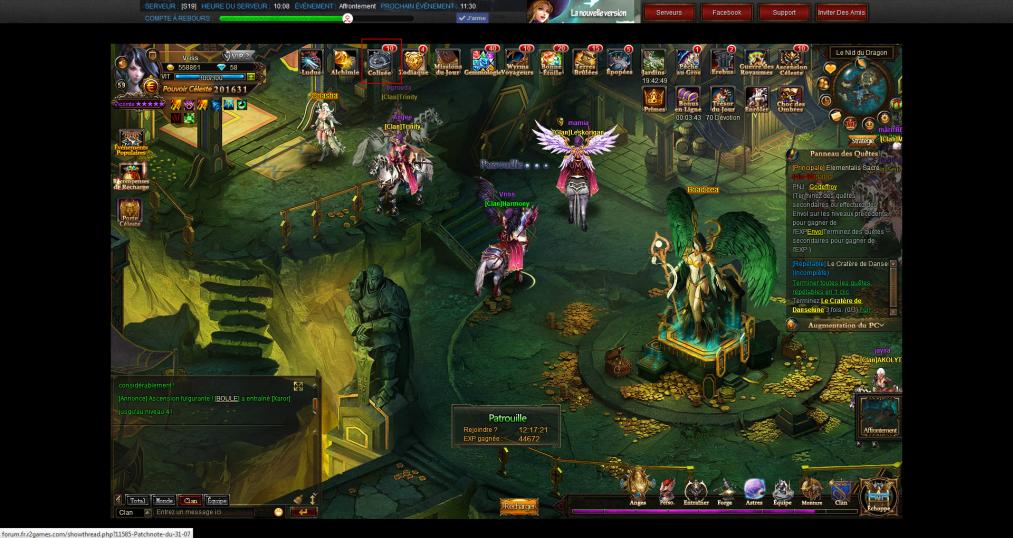Viewport: 1013px width, 538px height.
Task: Open the Trésor du Jour icon
Action: tap(721, 97)
